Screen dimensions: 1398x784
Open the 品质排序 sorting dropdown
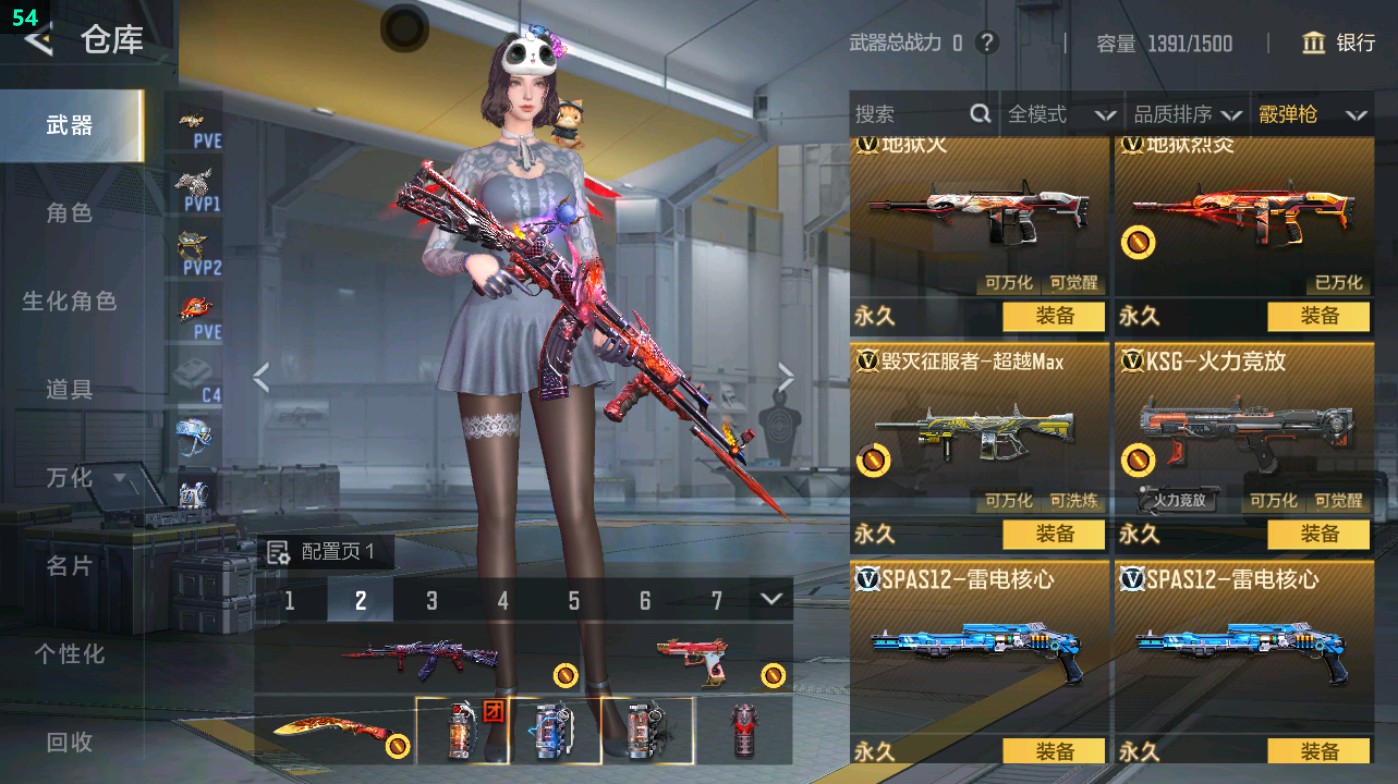click(1187, 115)
